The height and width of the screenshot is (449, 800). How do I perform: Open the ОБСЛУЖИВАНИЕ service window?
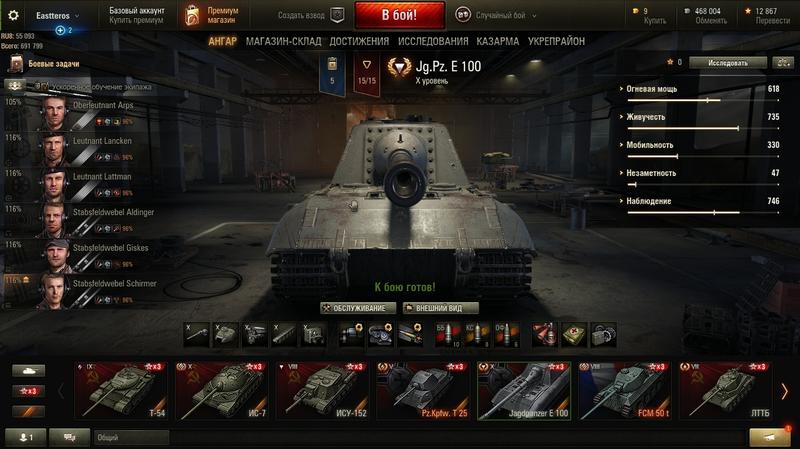tap(358, 308)
